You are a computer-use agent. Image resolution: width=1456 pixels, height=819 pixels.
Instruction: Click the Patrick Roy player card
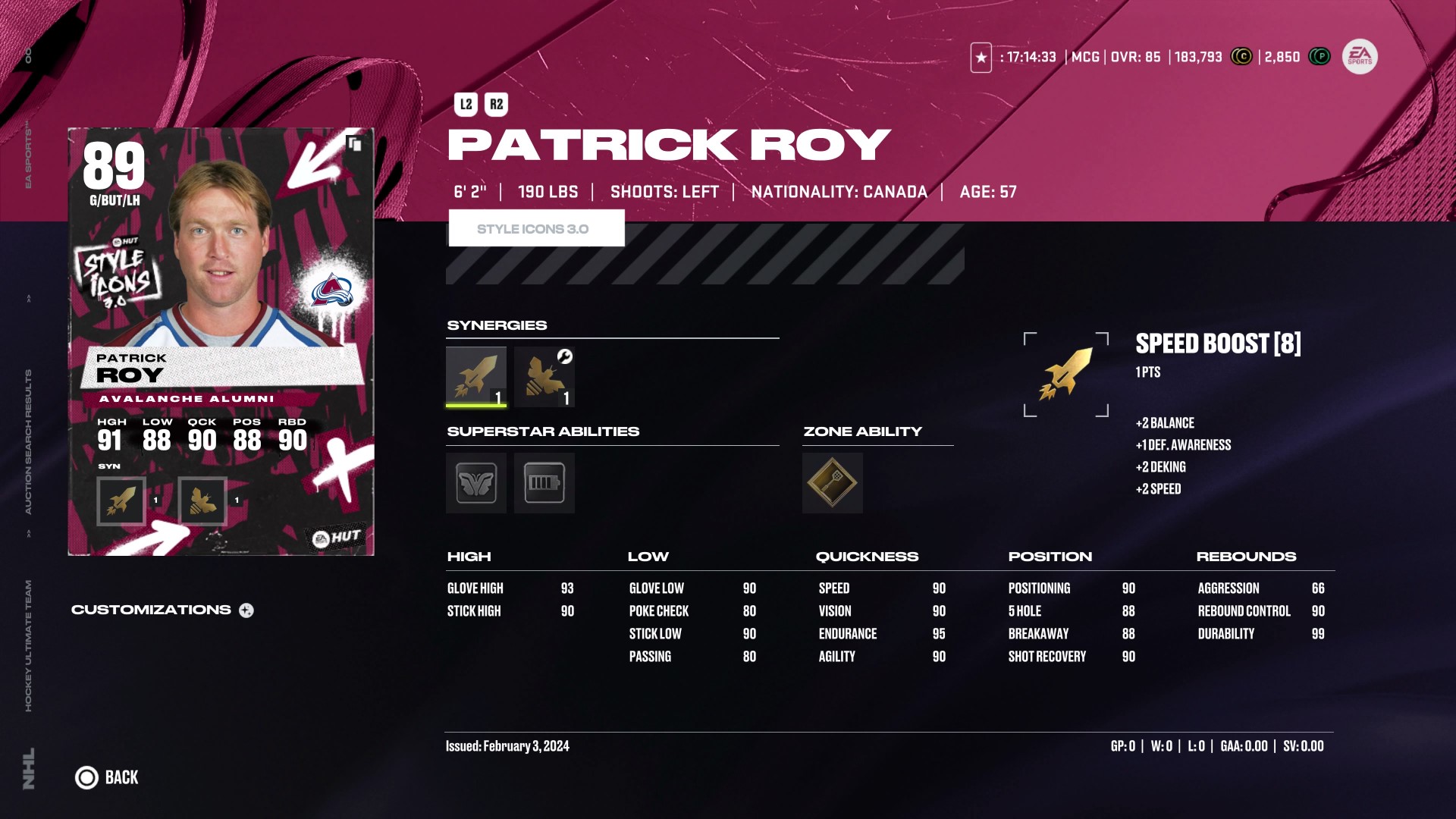[221, 341]
